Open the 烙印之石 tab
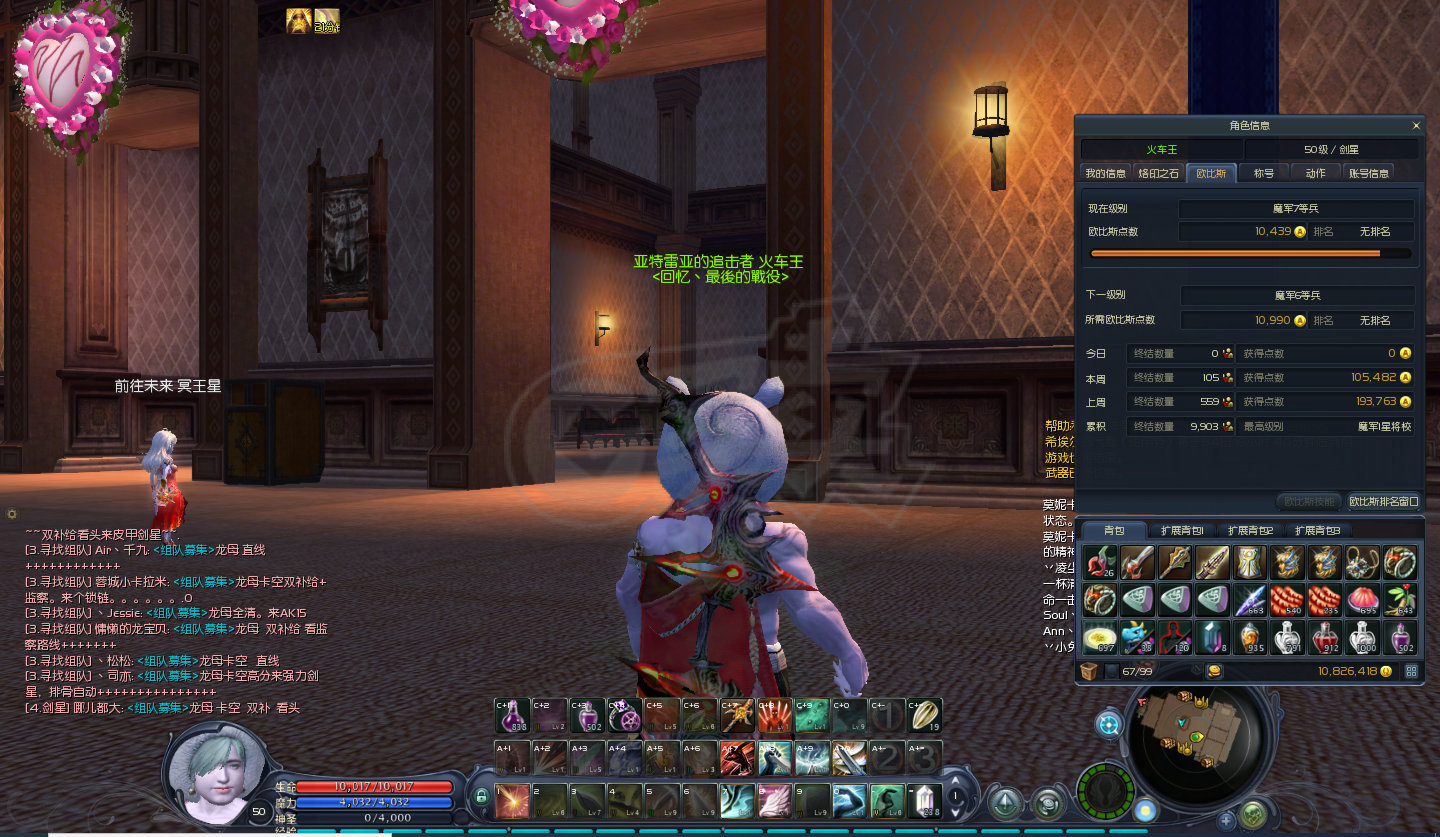Screen dimensions: 1440x837 tap(1159, 173)
